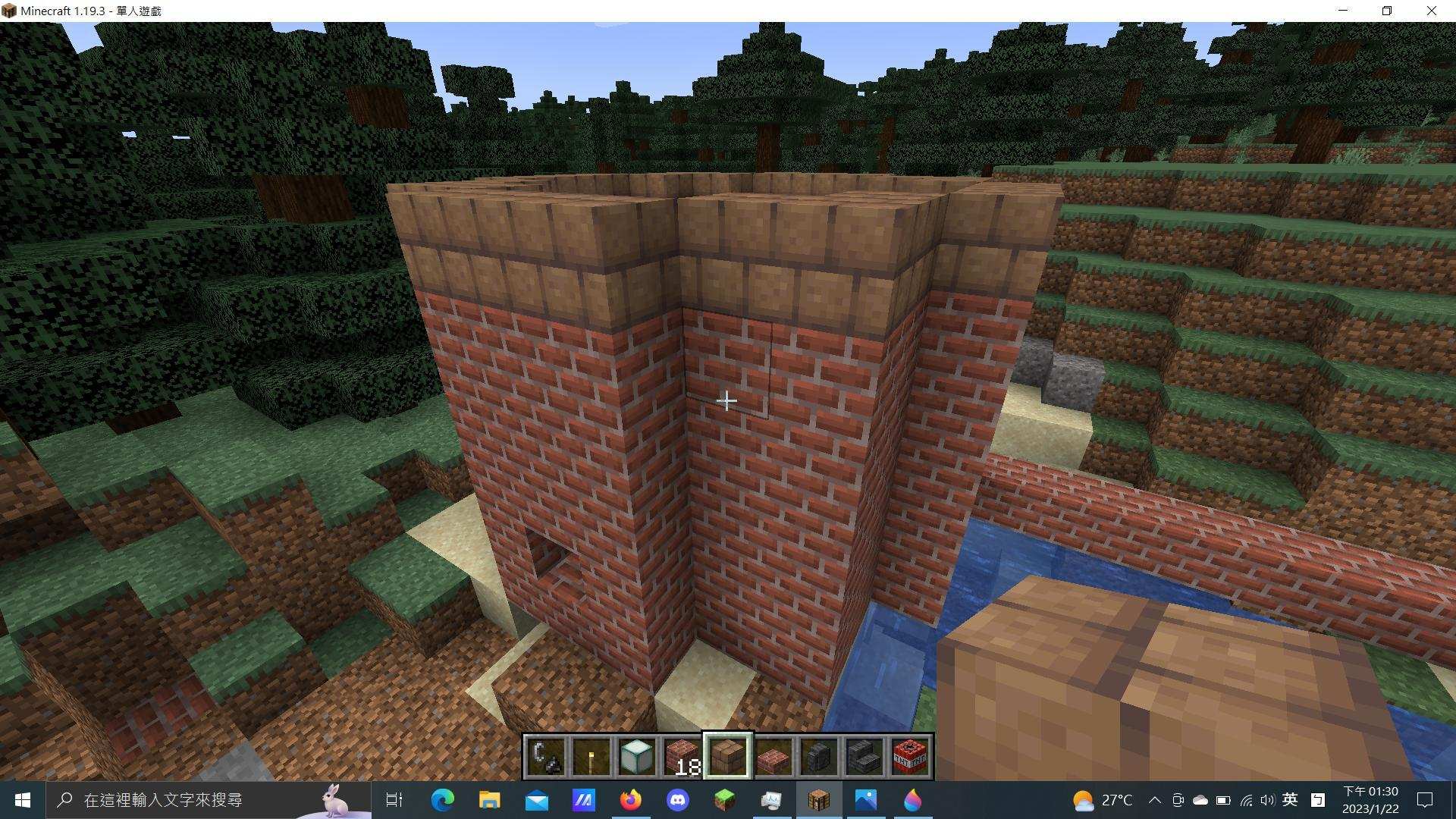Switch the 英 input language indicator
The height and width of the screenshot is (819, 1456).
tap(1291, 799)
